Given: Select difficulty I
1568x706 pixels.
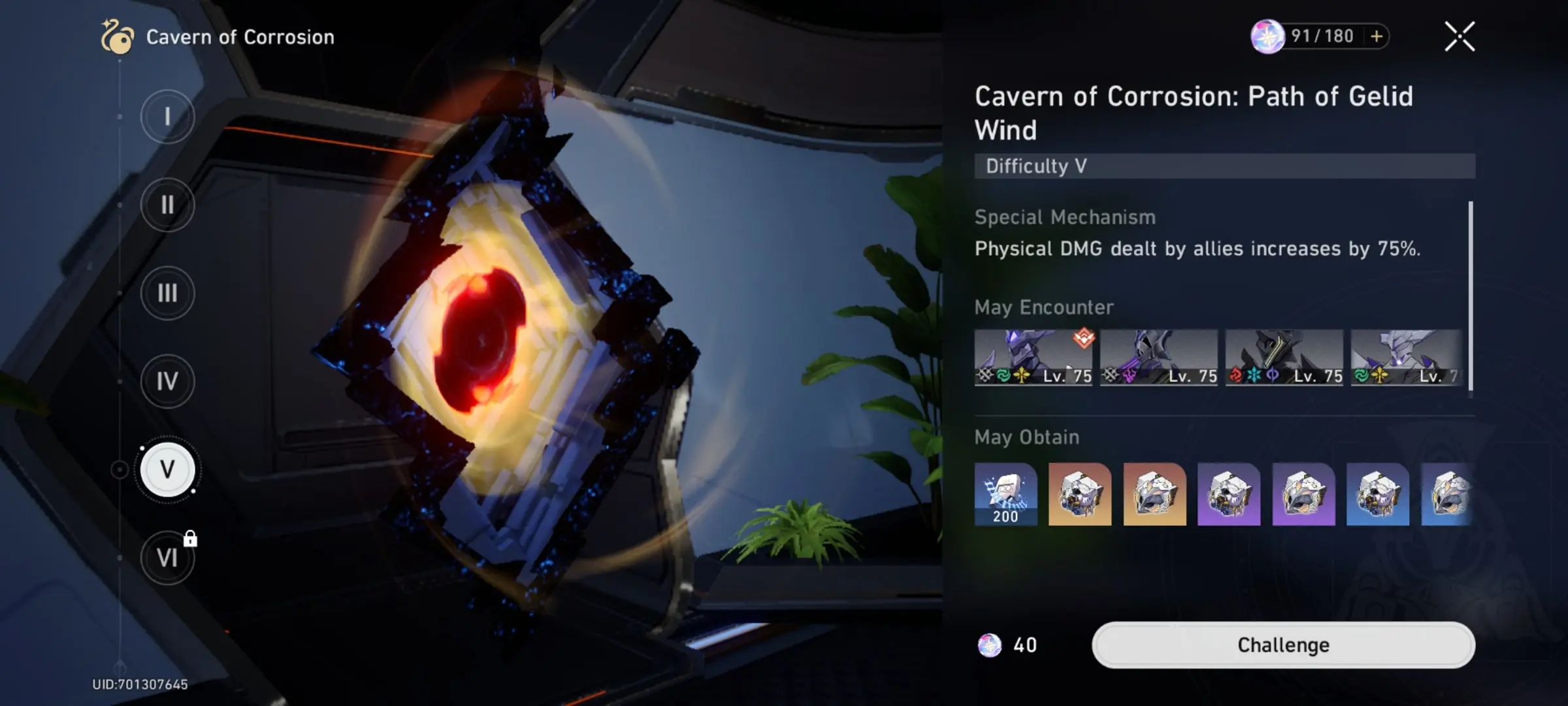Looking at the screenshot, I should 167,117.
